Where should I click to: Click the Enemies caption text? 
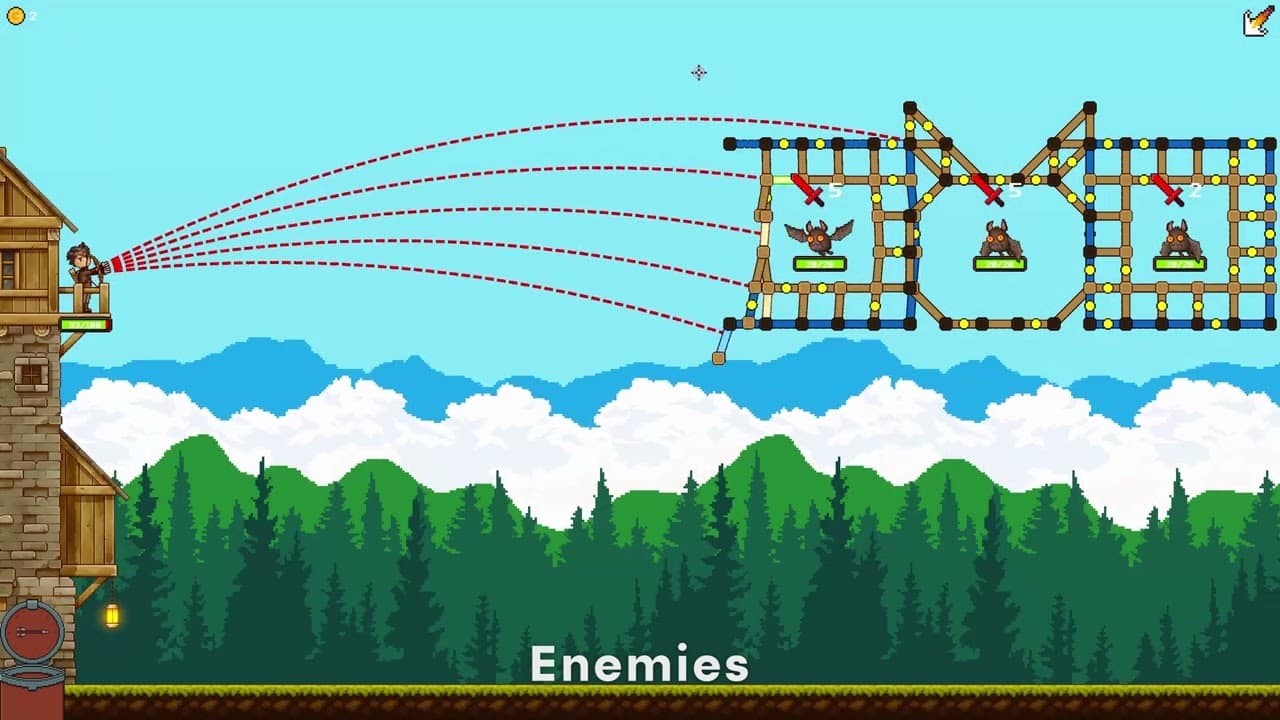click(x=640, y=662)
